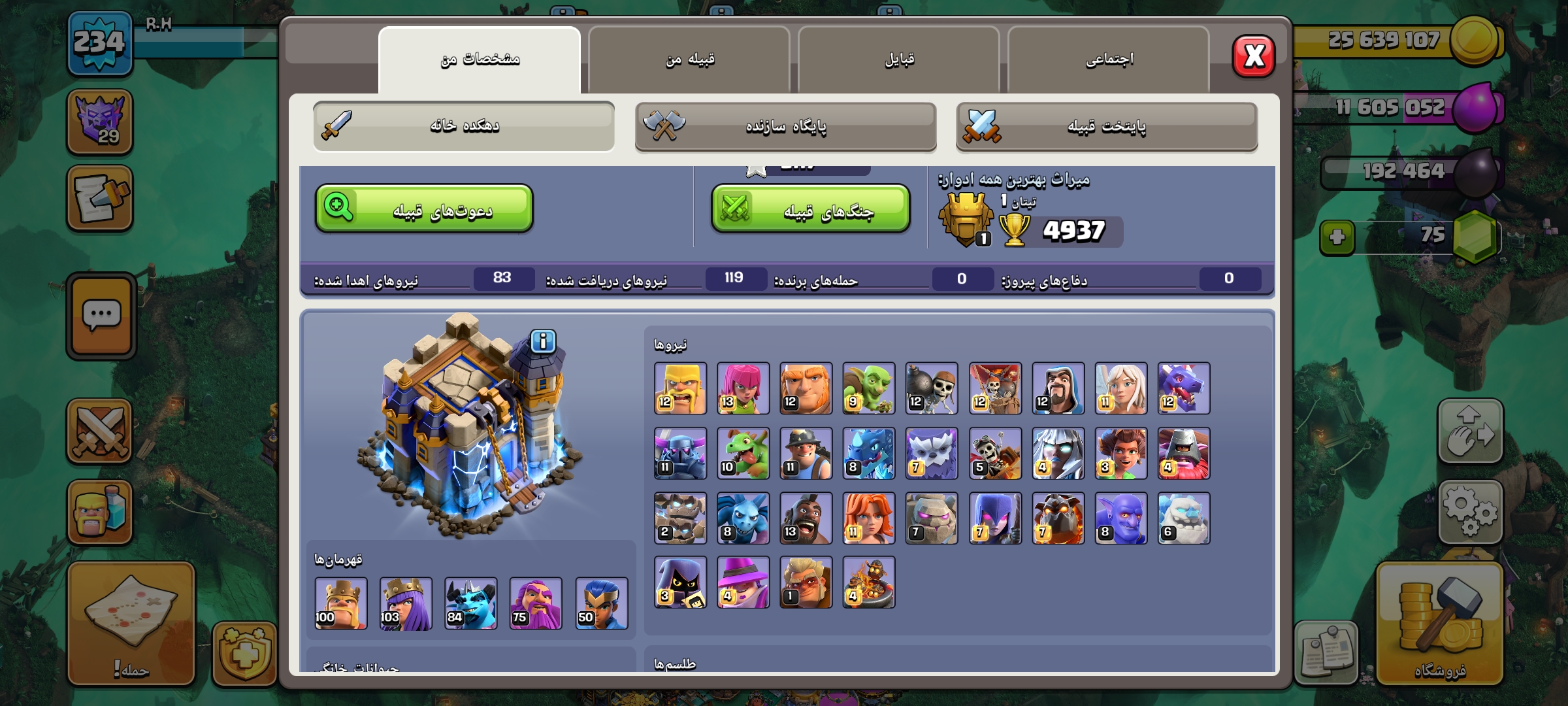Show the دهکده خانه profile section
The width and height of the screenshot is (1568, 706).
(x=464, y=126)
